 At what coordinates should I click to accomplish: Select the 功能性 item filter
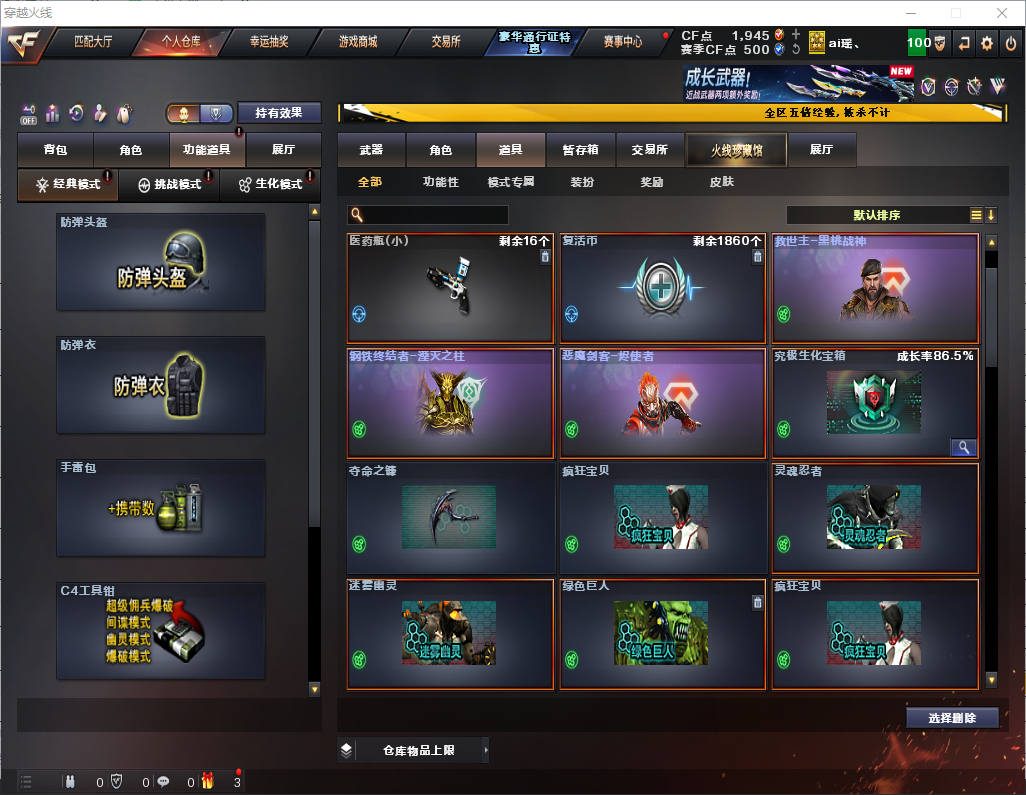[441, 182]
